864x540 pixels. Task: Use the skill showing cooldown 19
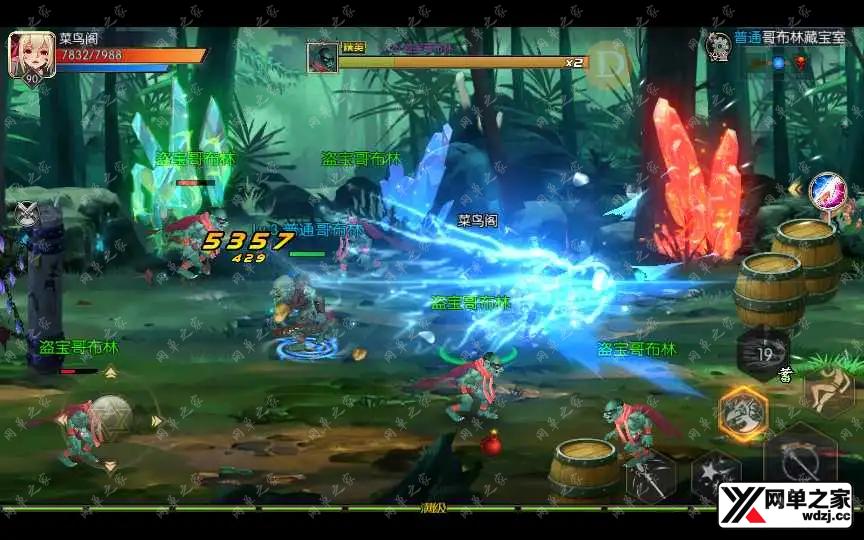point(765,353)
